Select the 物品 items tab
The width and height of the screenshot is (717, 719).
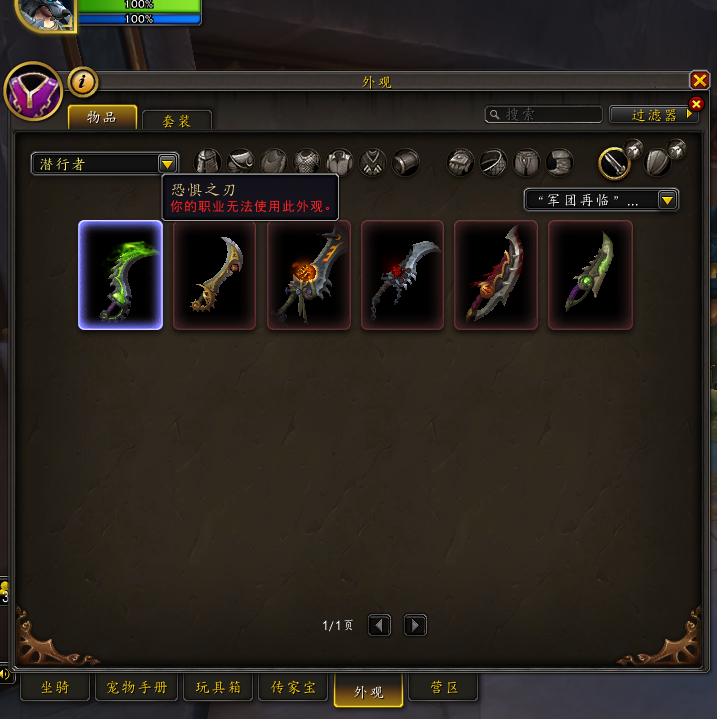[x=102, y=118]
